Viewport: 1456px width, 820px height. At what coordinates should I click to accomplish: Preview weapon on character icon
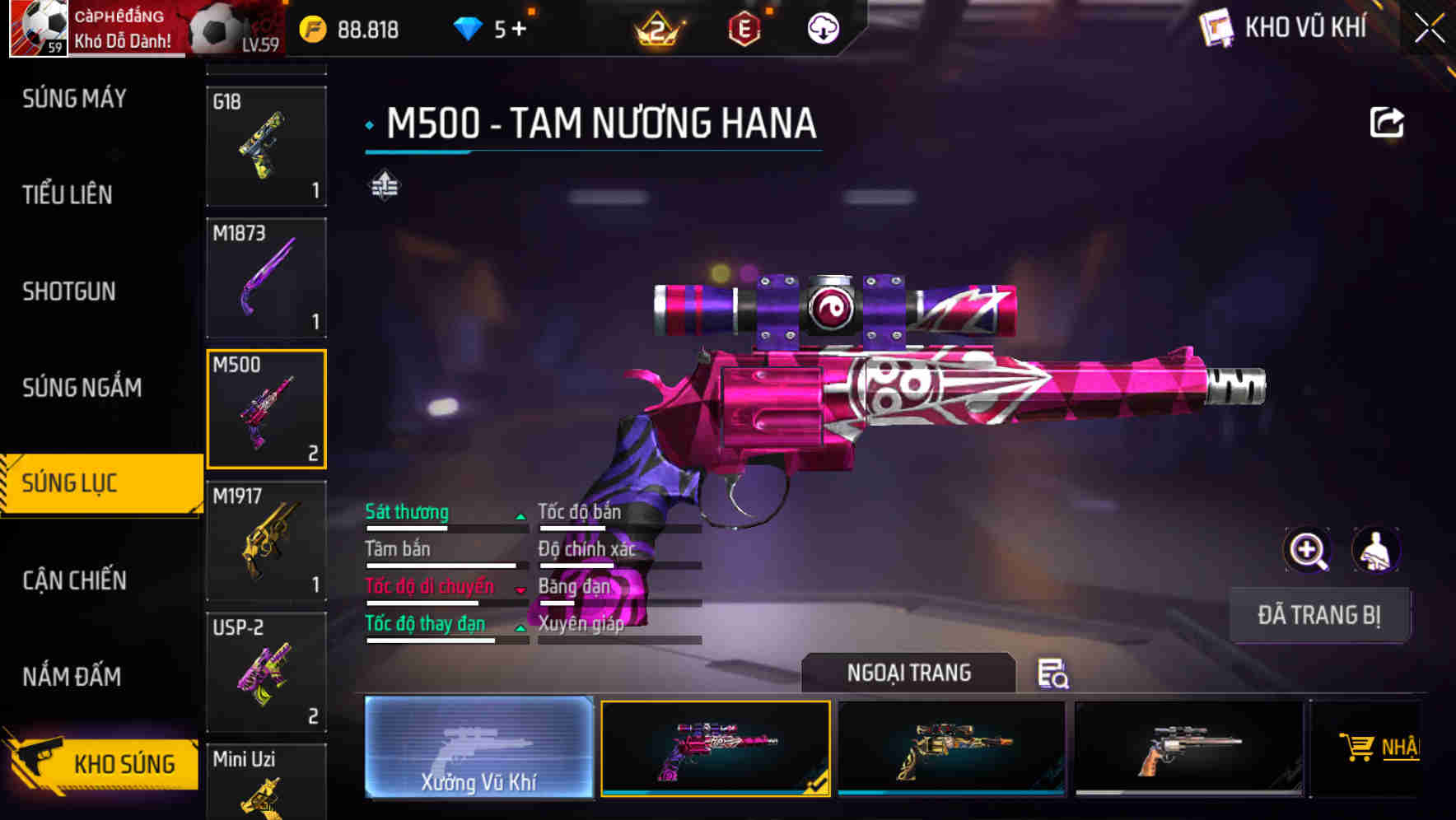point(1375,549)
